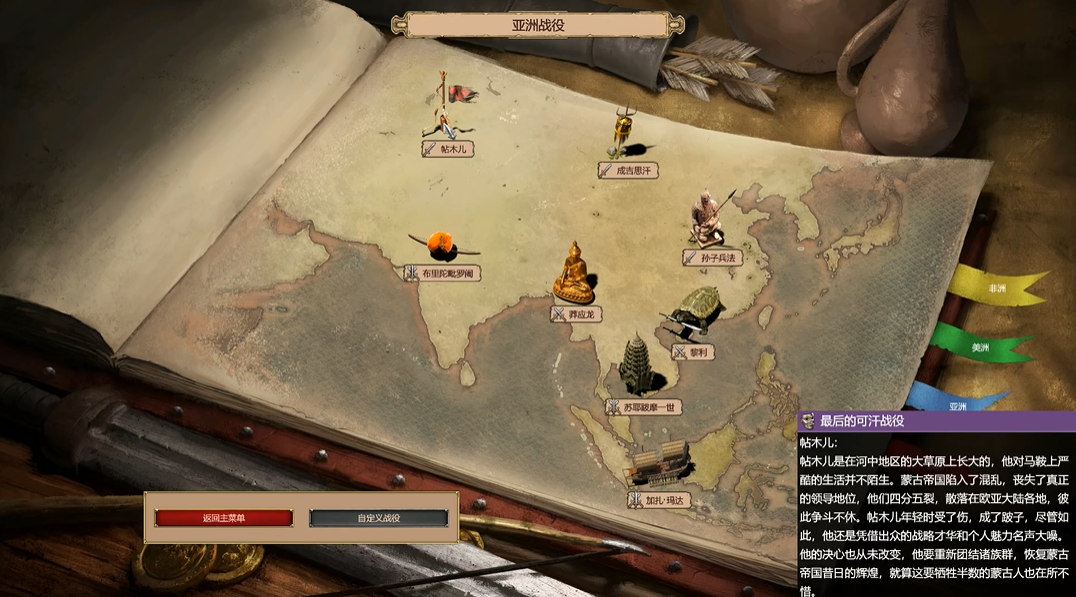This screenshot has height=597, width=1076.
Task: Switch to the green 美洲 (Americas) bookmark
Action: pos(980,347)
